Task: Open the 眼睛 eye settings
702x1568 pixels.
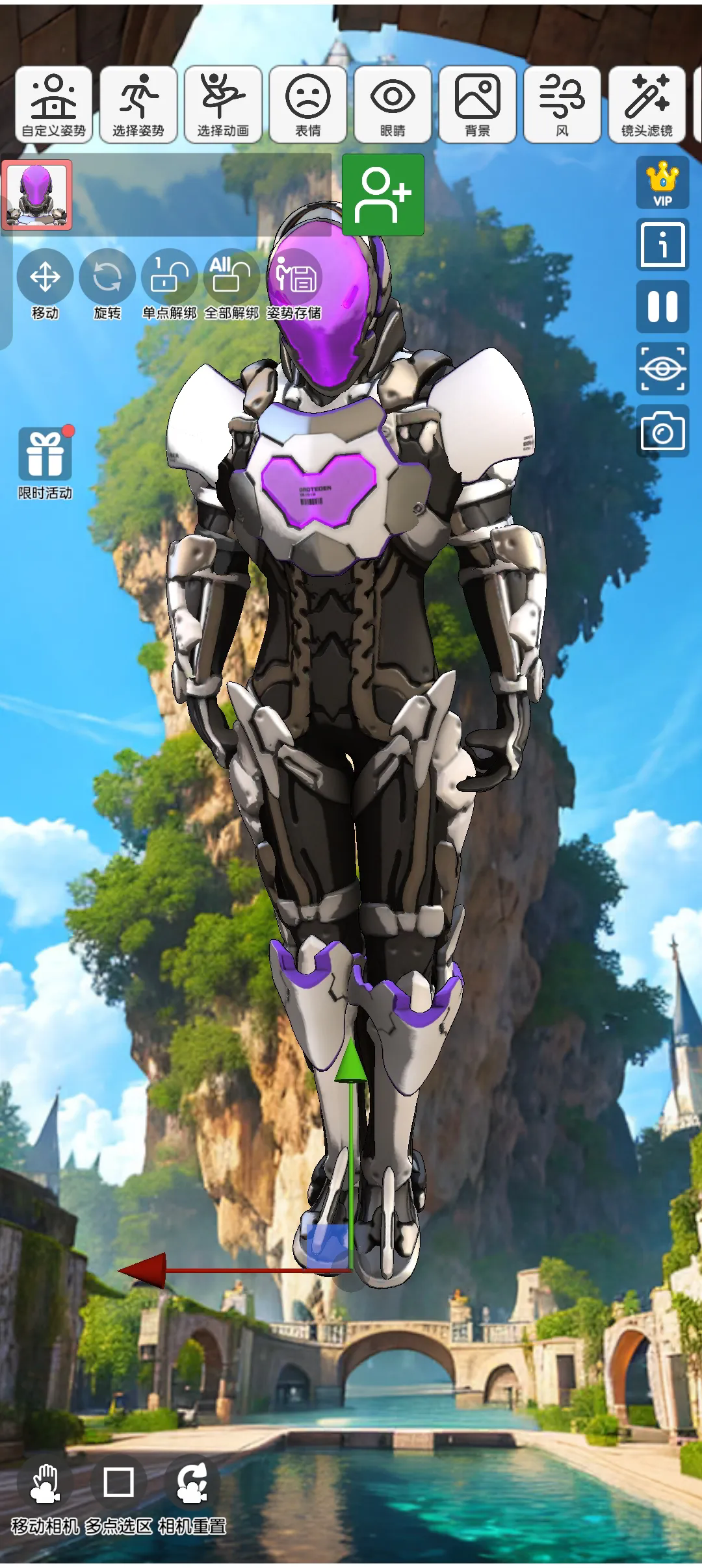Action: coord(393,104)
